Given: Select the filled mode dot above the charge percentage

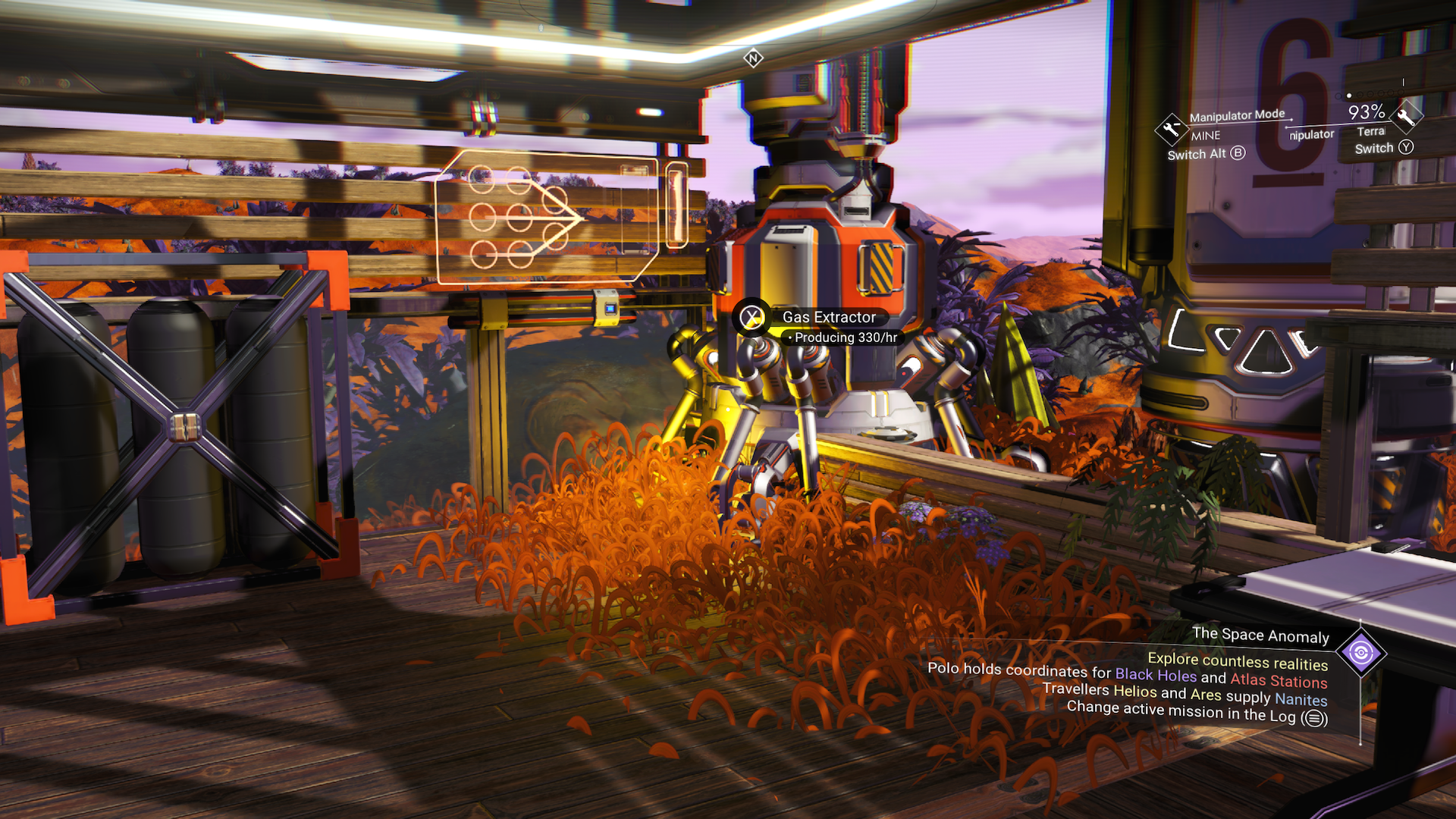Looking at the screenshot, I should (1350, 96).
